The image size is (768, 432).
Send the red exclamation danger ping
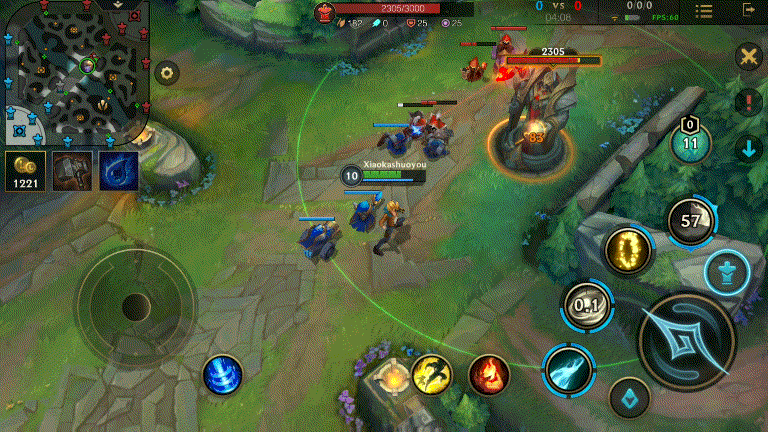click(x=747, y=102)
